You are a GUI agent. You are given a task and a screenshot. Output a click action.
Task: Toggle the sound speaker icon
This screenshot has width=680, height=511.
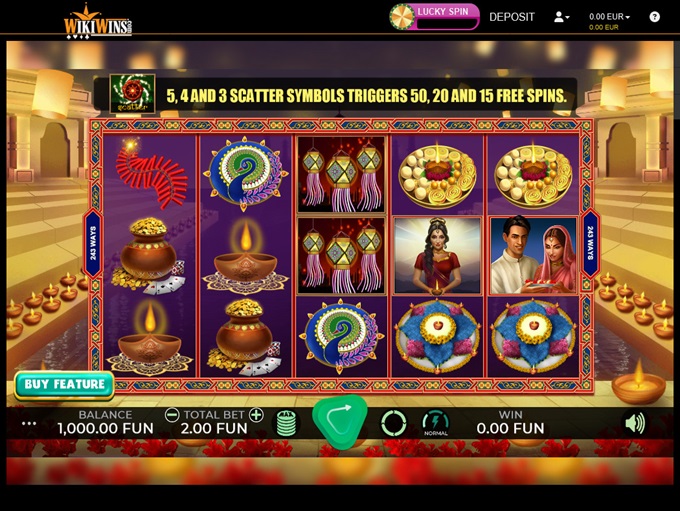[634, 423]
